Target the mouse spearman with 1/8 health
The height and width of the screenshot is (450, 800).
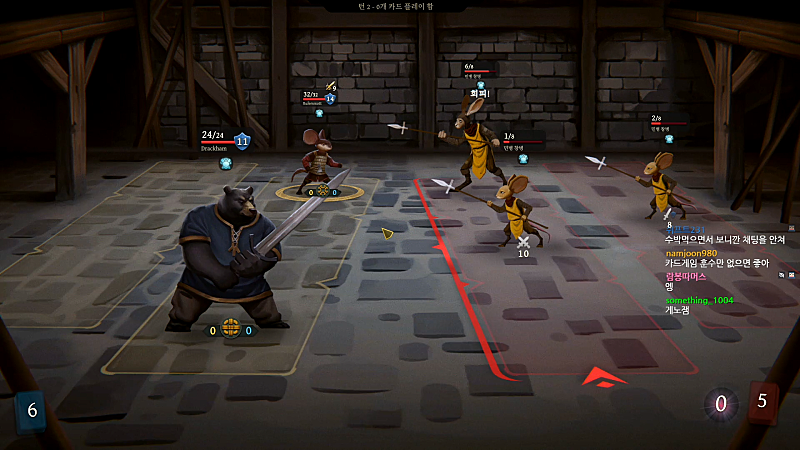point(516,205)
